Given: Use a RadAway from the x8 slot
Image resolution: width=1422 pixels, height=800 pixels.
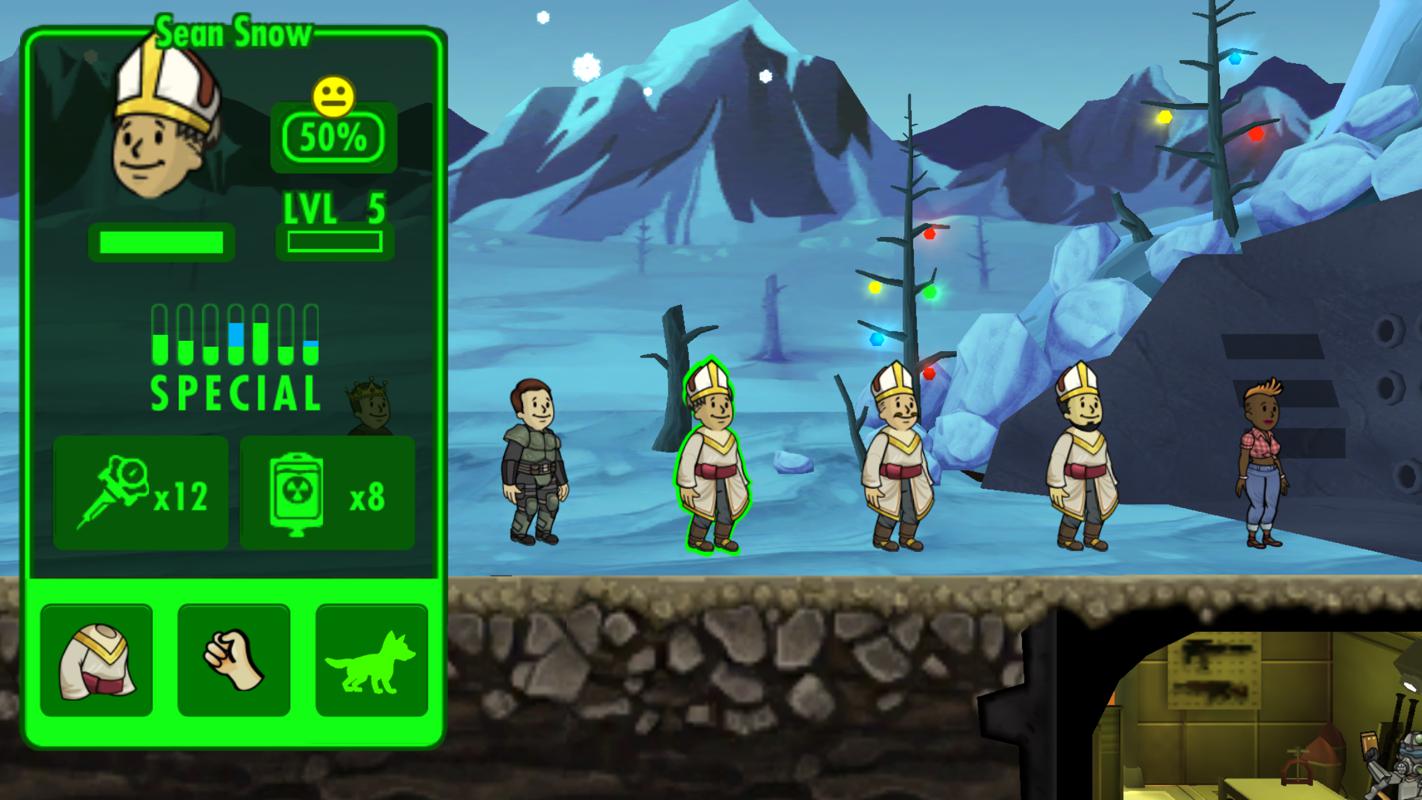Looking at the screenshot, I should click(327, 493).
